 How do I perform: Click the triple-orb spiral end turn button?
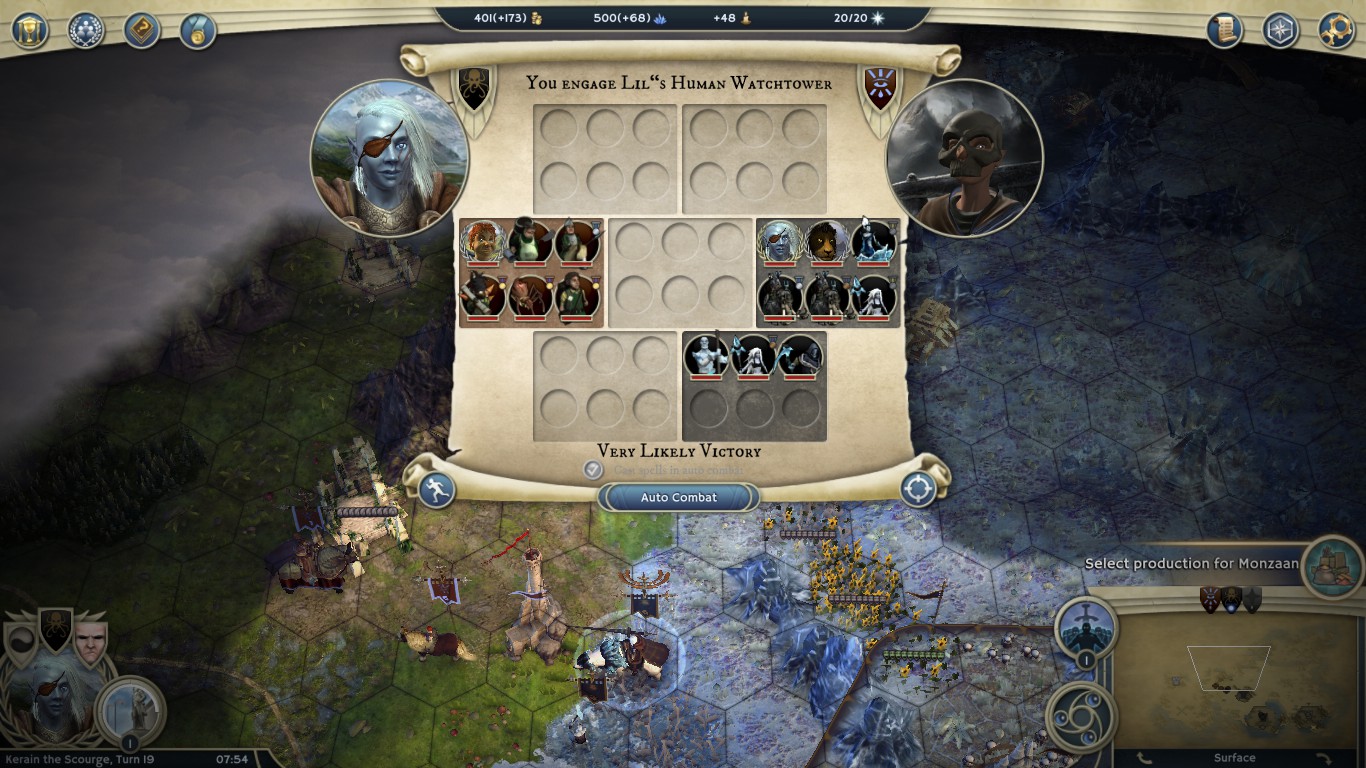pos(1081,717)
